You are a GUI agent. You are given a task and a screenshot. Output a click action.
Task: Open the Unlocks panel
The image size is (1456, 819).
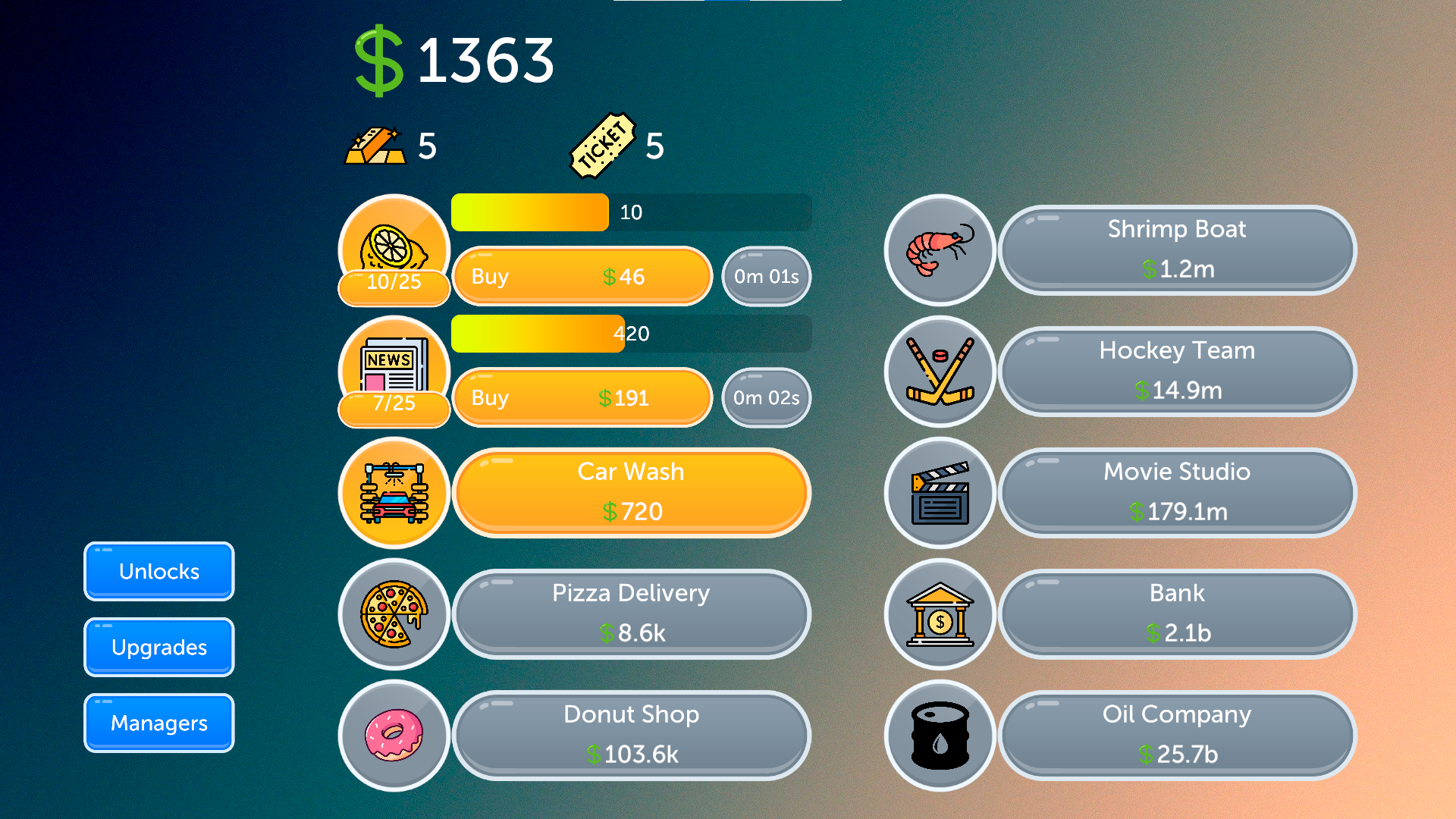point(158,571)
